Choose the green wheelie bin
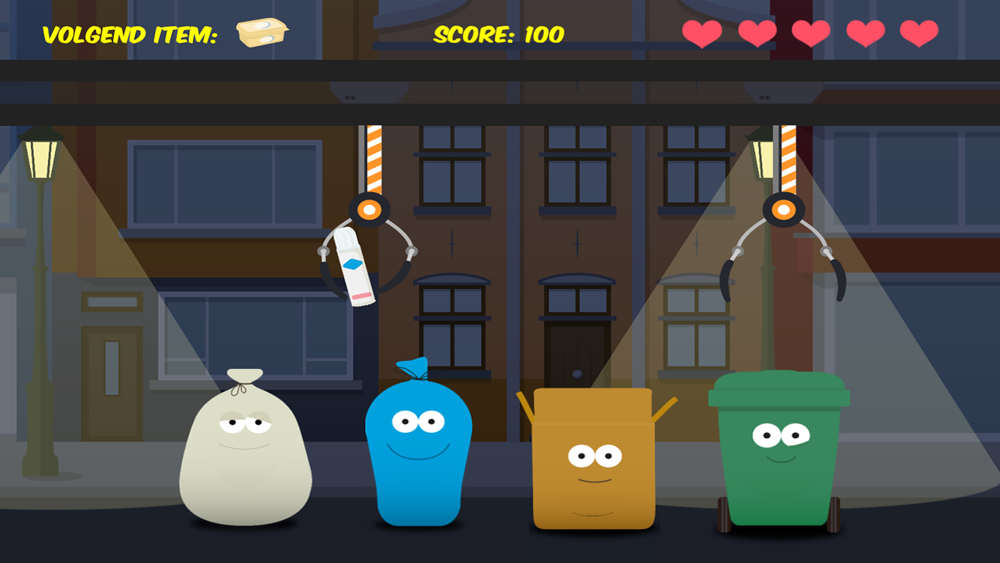Screen dimensions: 1000x563 point(780,450)
